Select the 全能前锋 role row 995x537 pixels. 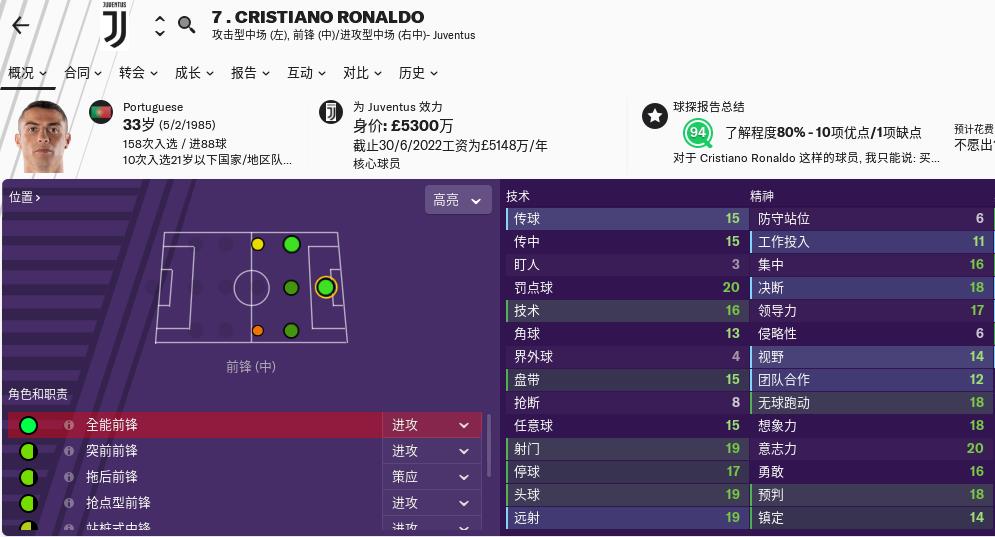point(200,425)
